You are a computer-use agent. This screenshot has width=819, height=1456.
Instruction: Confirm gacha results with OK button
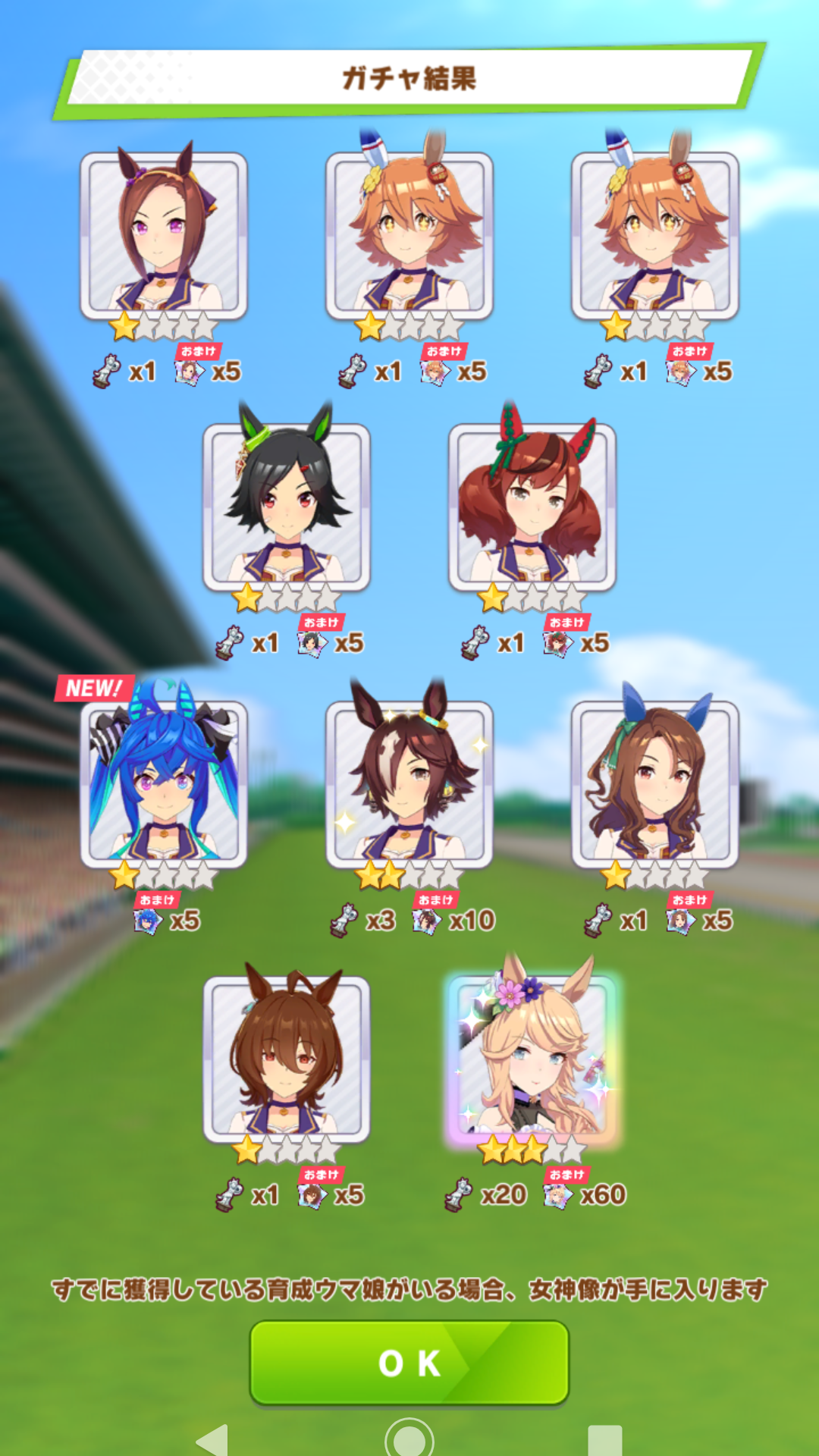pos(409,1362)
